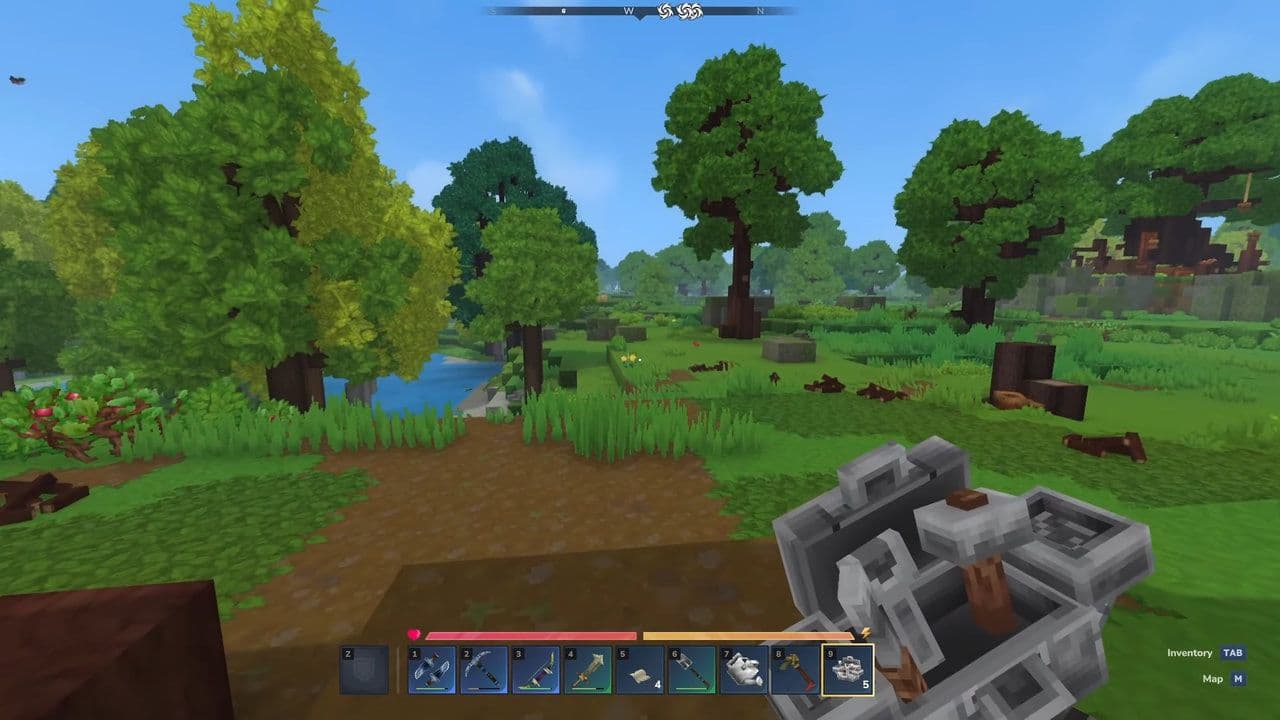Screen dimensions: 1280x720
Task: Click the shield off-hand slot
Action: click(364, 670)
